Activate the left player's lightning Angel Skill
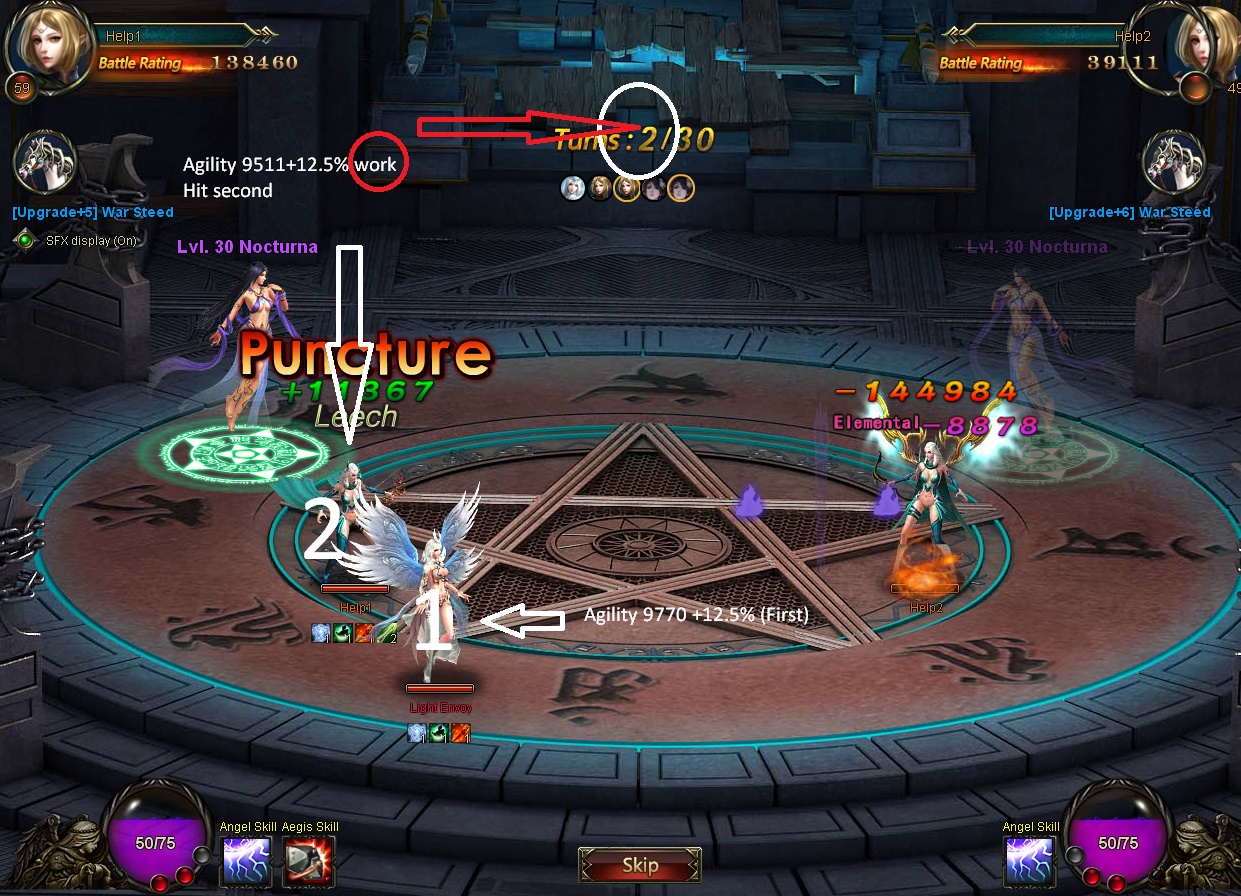1241x896 pixels. click(x=246, y=861)
